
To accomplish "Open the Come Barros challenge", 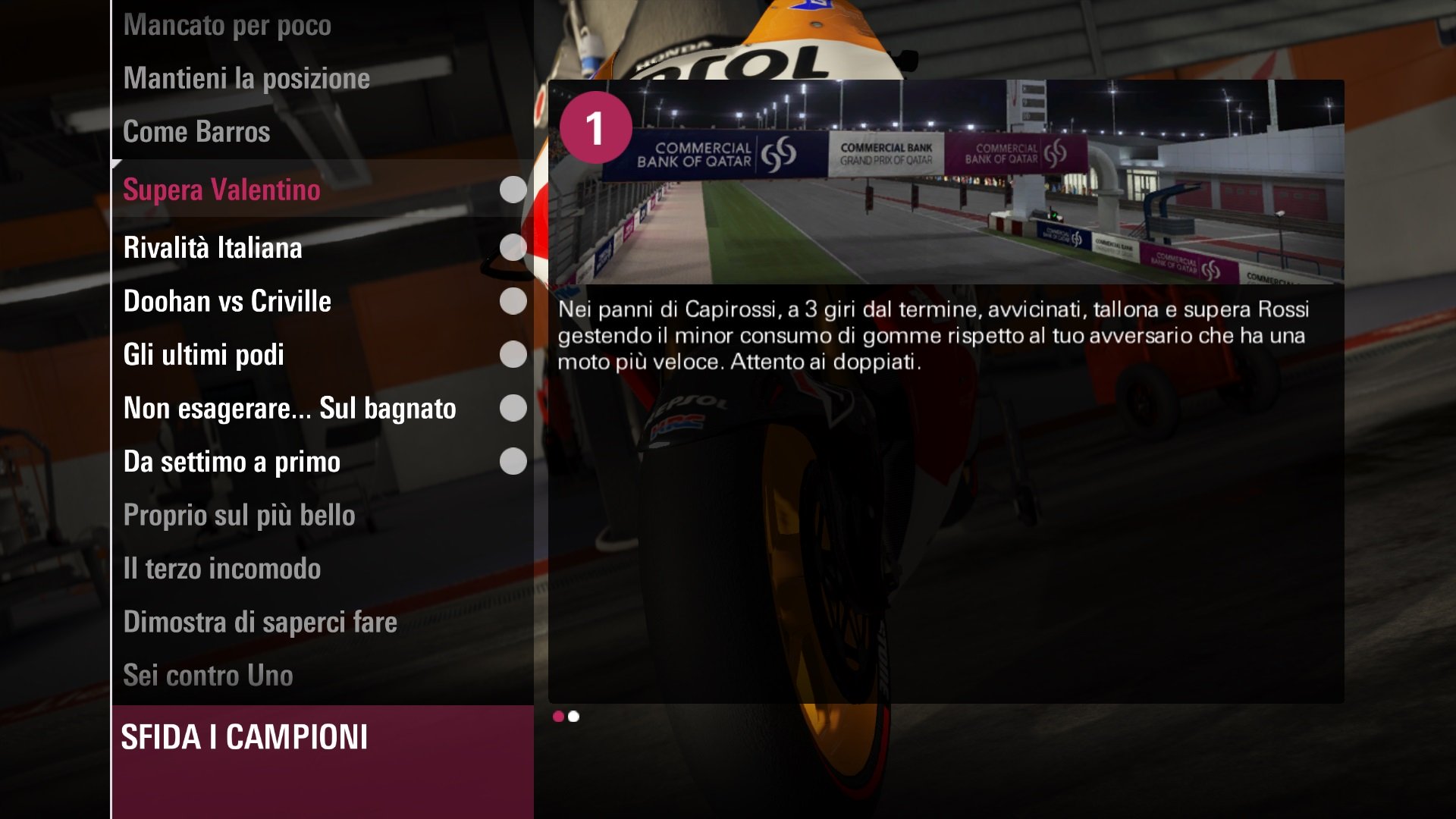I will [x=196, y=132].
